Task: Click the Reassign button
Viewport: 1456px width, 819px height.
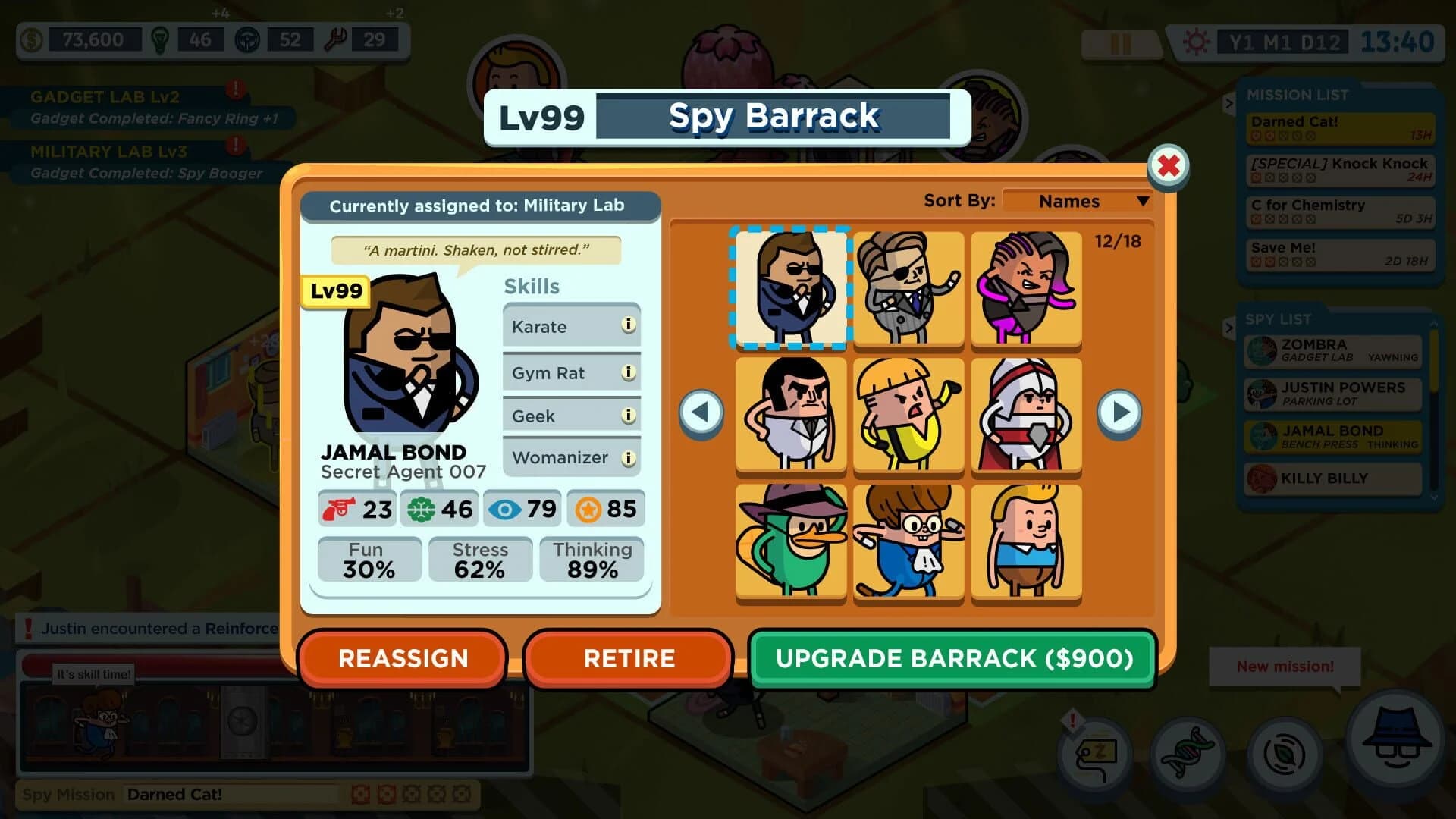Action: point(402,658)
